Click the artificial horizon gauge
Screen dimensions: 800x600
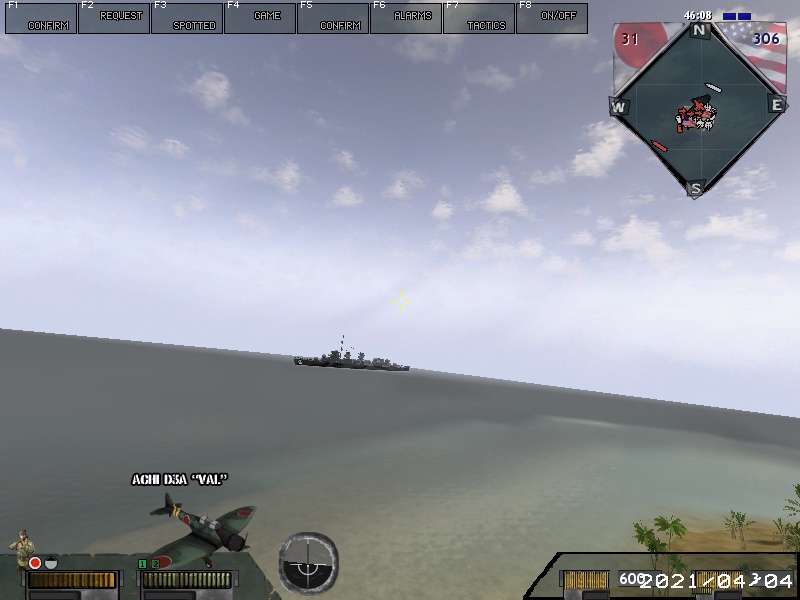[308, 561]
